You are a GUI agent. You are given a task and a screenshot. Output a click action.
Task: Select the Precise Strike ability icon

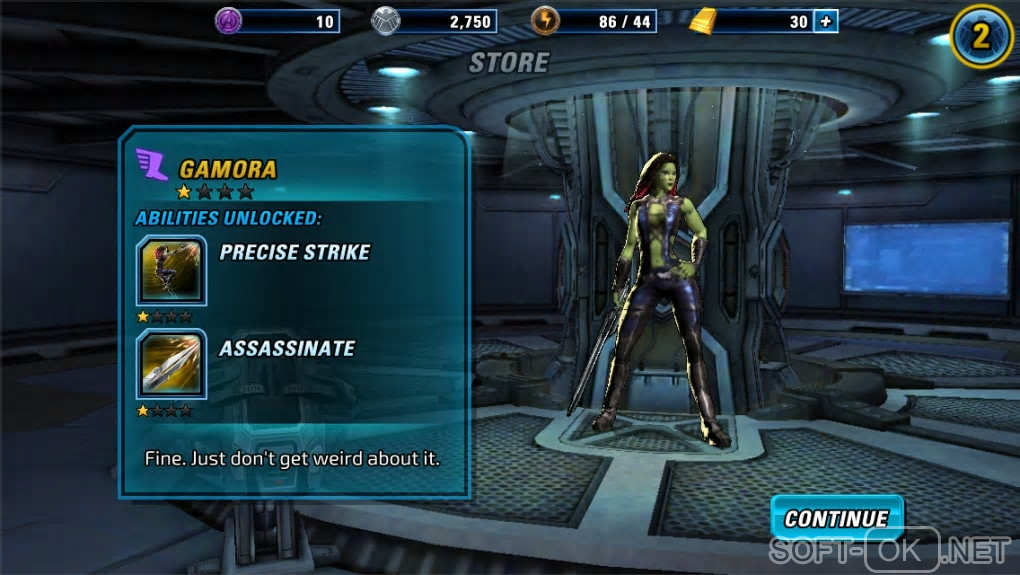tap(171, 270)
